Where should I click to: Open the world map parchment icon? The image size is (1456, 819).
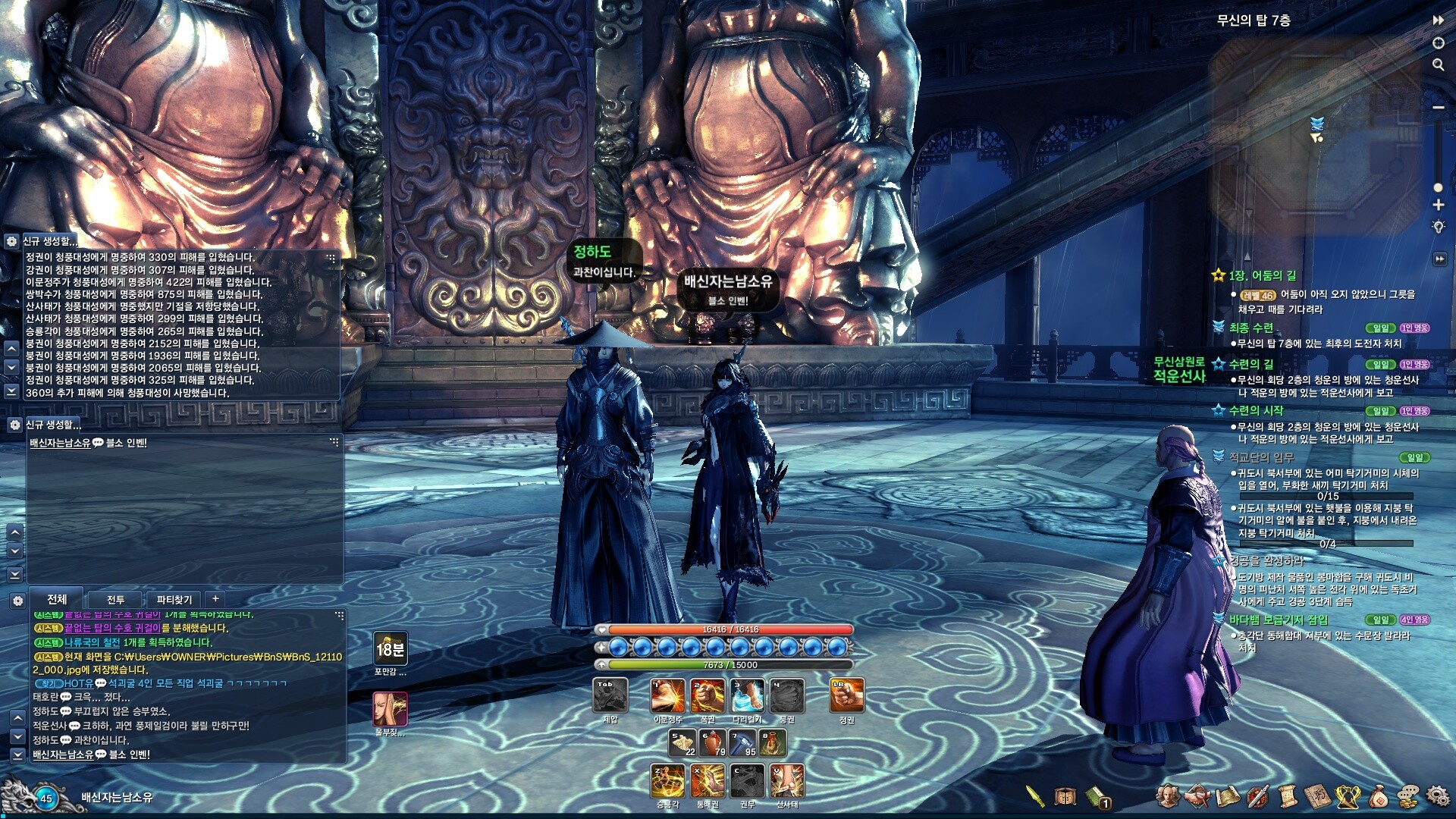pyautogui.click(x=1227, y=796)
